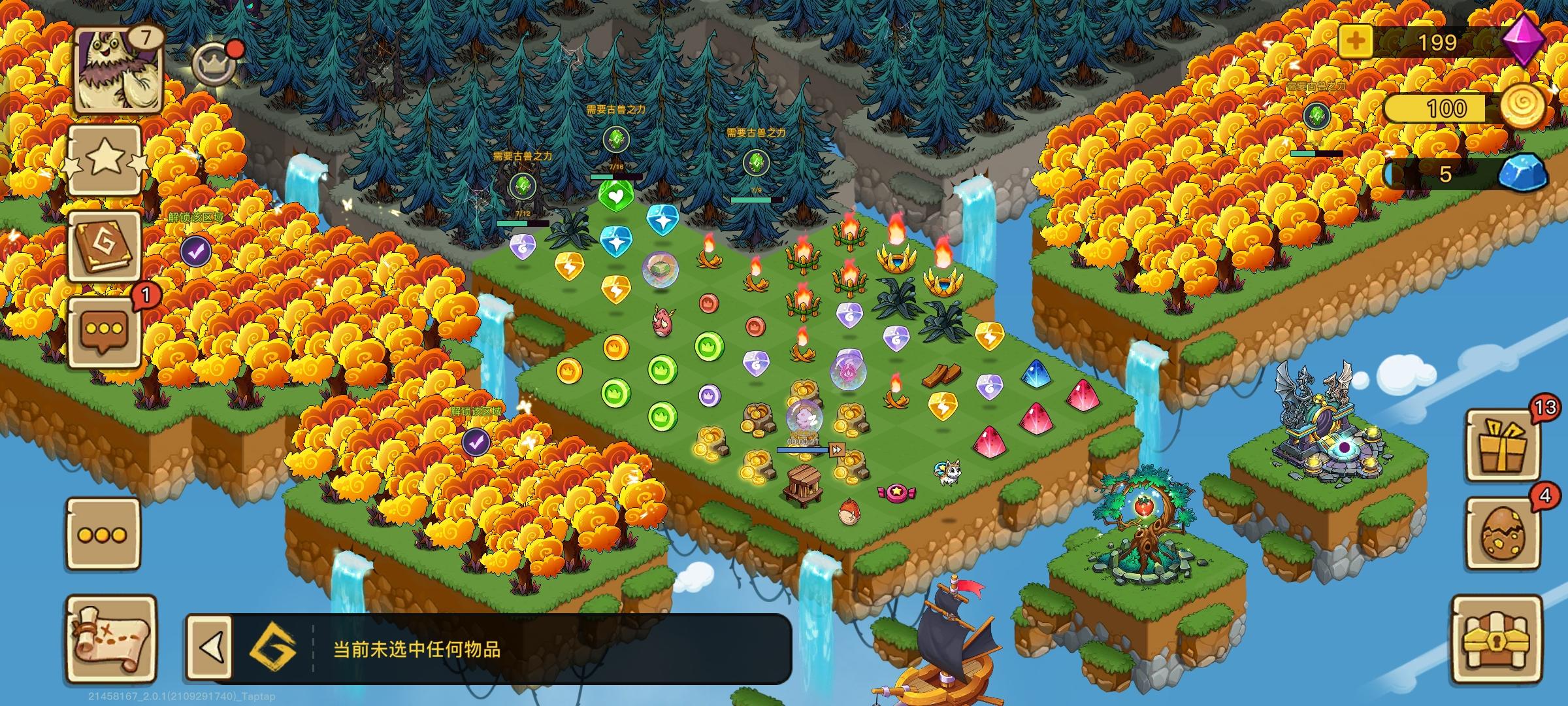Expand the three-dot options panel
1568x706 pixels.
click(102, 533)
